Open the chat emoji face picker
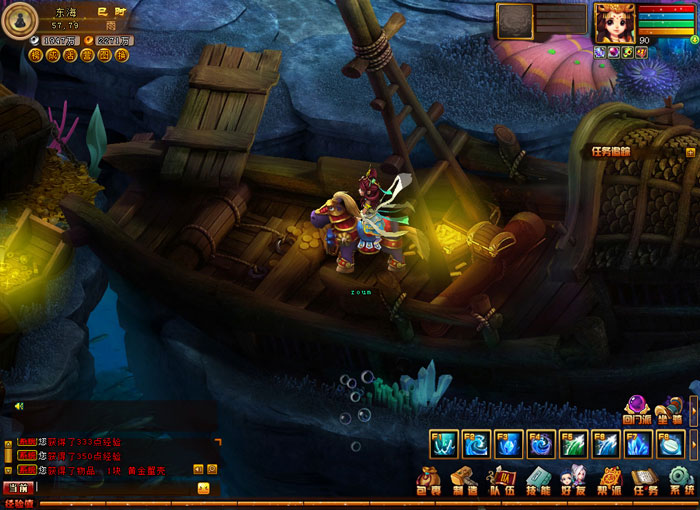Image resolution: width=700 pixels, height=510 pixels. click(203, 488)
